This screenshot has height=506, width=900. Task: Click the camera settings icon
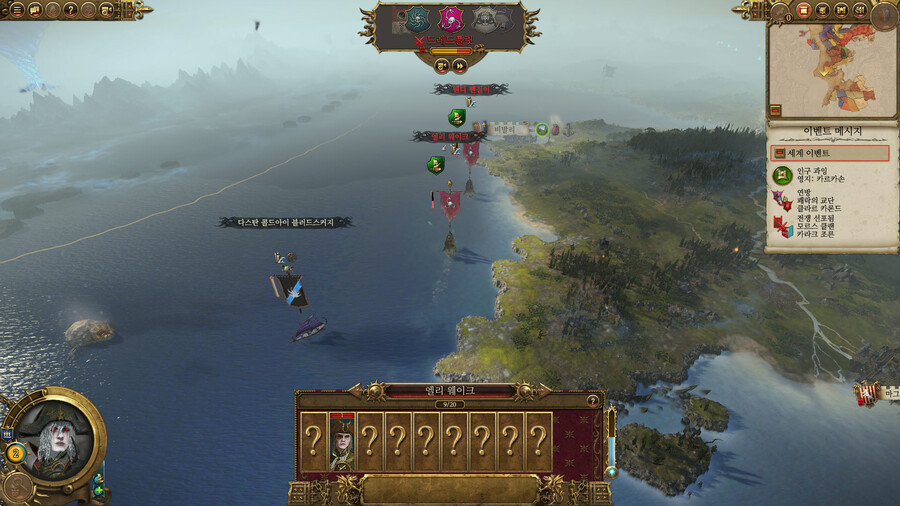pyautogui.click(x=107, y=9)
